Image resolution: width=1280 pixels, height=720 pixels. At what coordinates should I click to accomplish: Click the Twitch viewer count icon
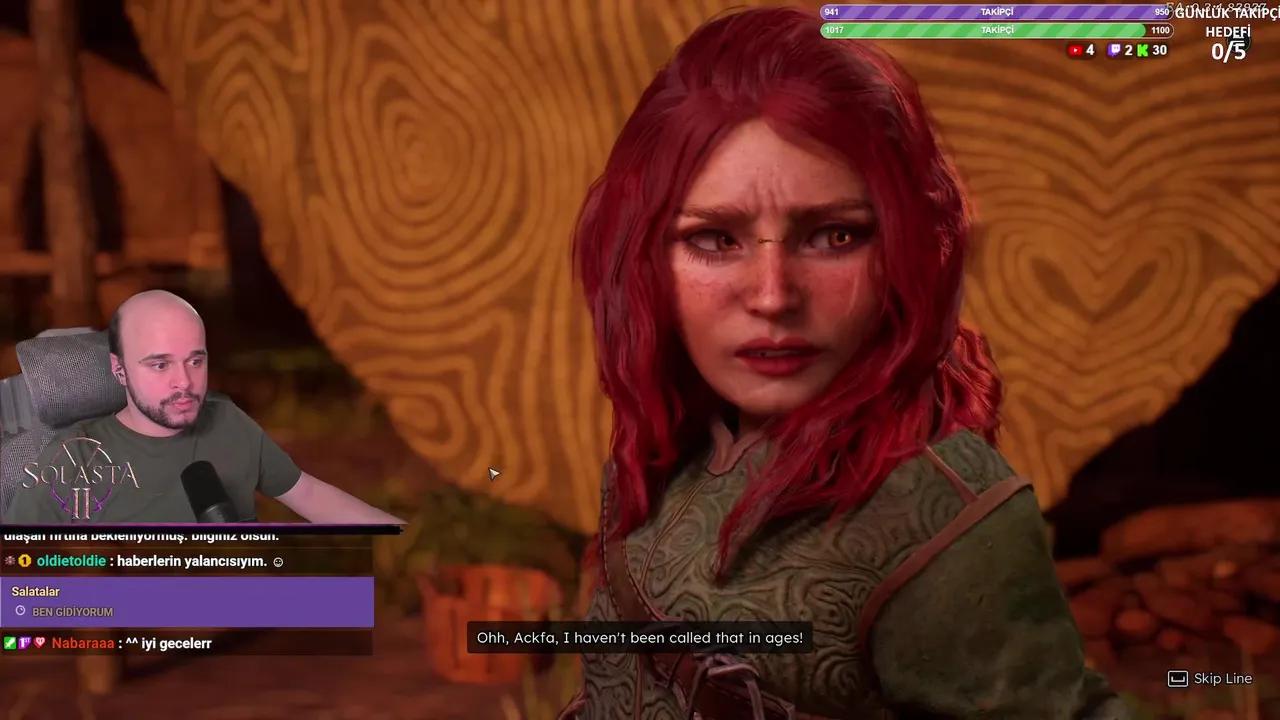[1113, 50]
